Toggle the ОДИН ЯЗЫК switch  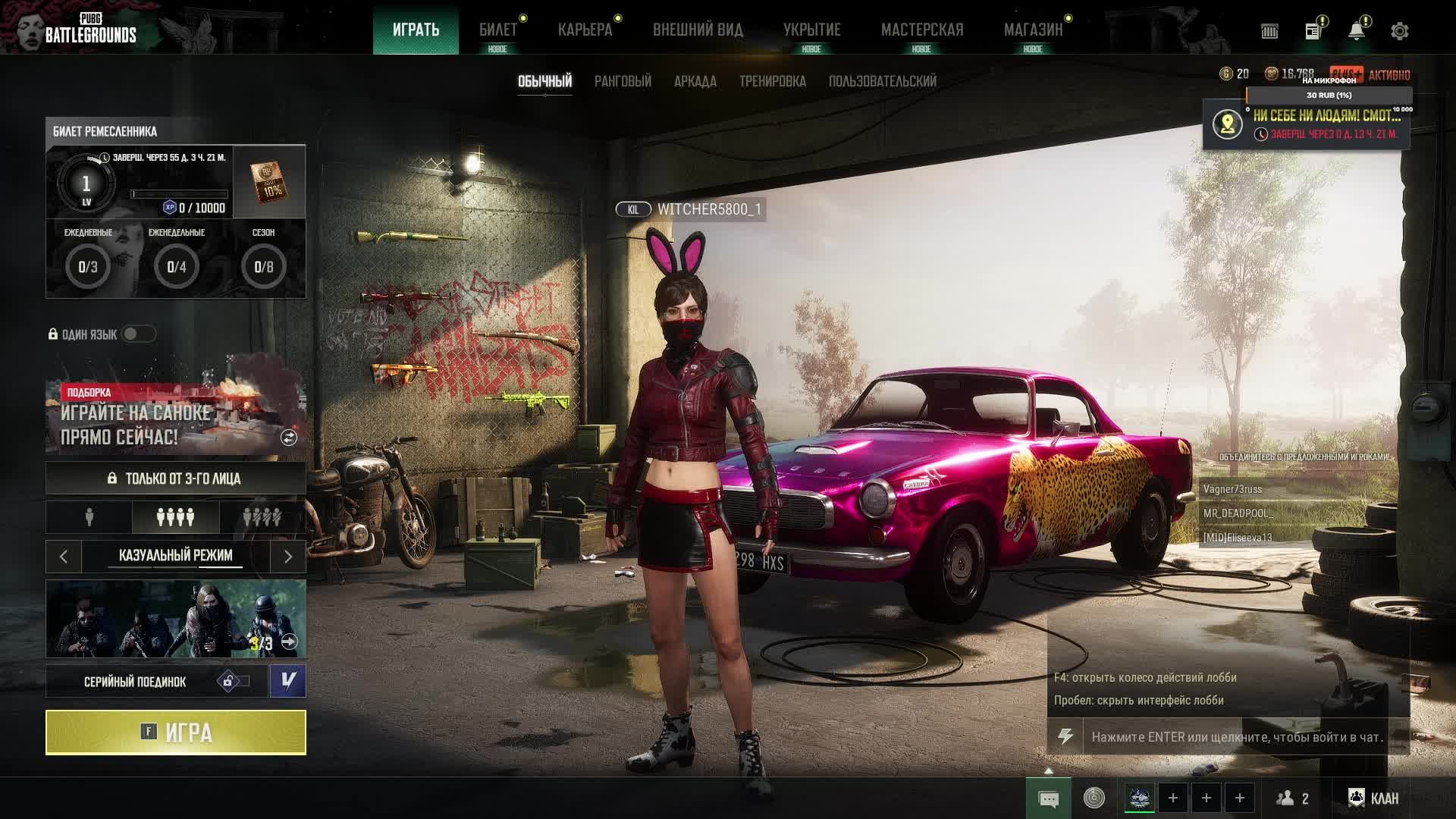tap(138, 334)
